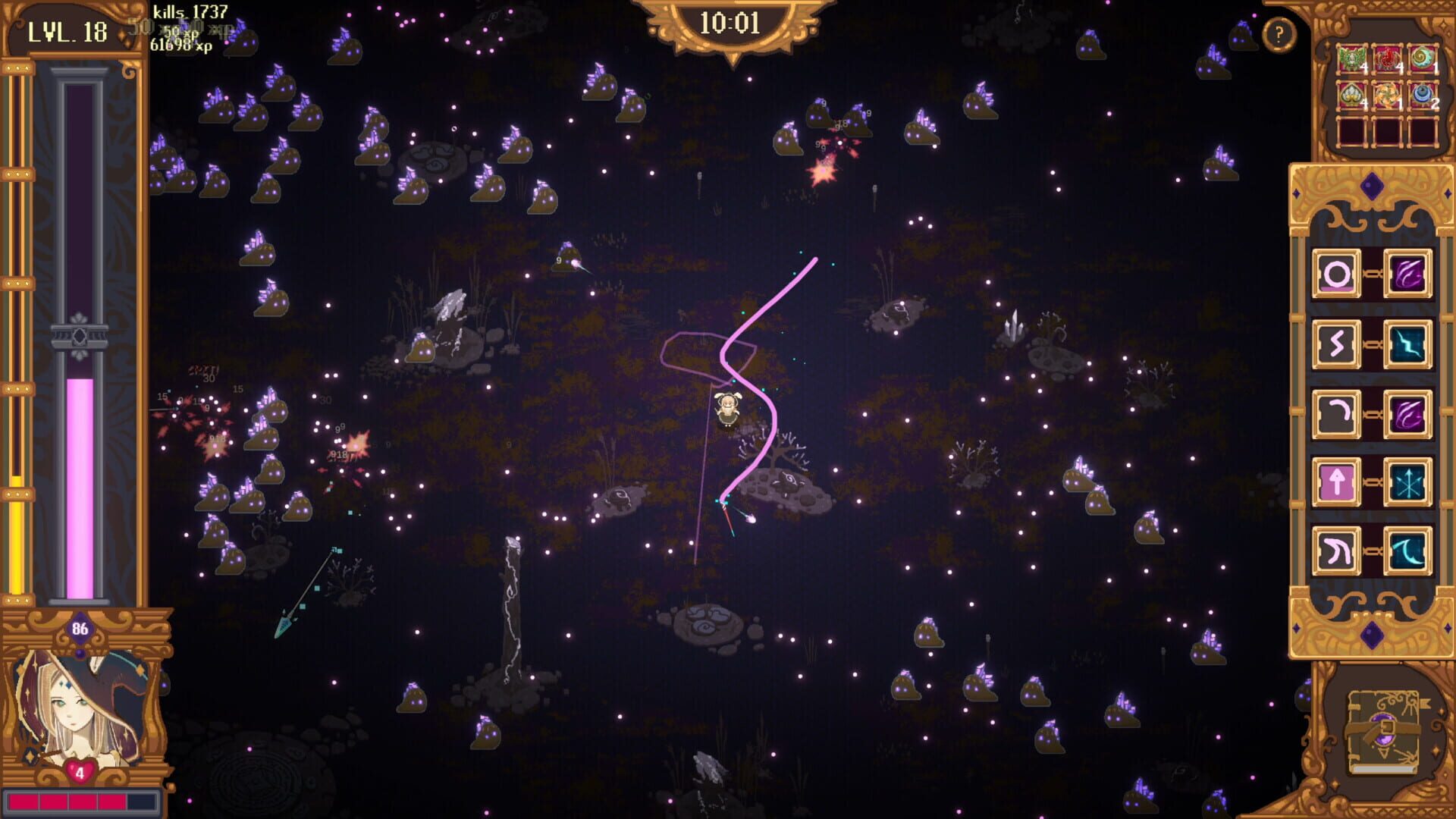Viewport: 1456px width, 819px height.
Task: Select the green winged emblem item with count 4
Action: point(1351,58)
